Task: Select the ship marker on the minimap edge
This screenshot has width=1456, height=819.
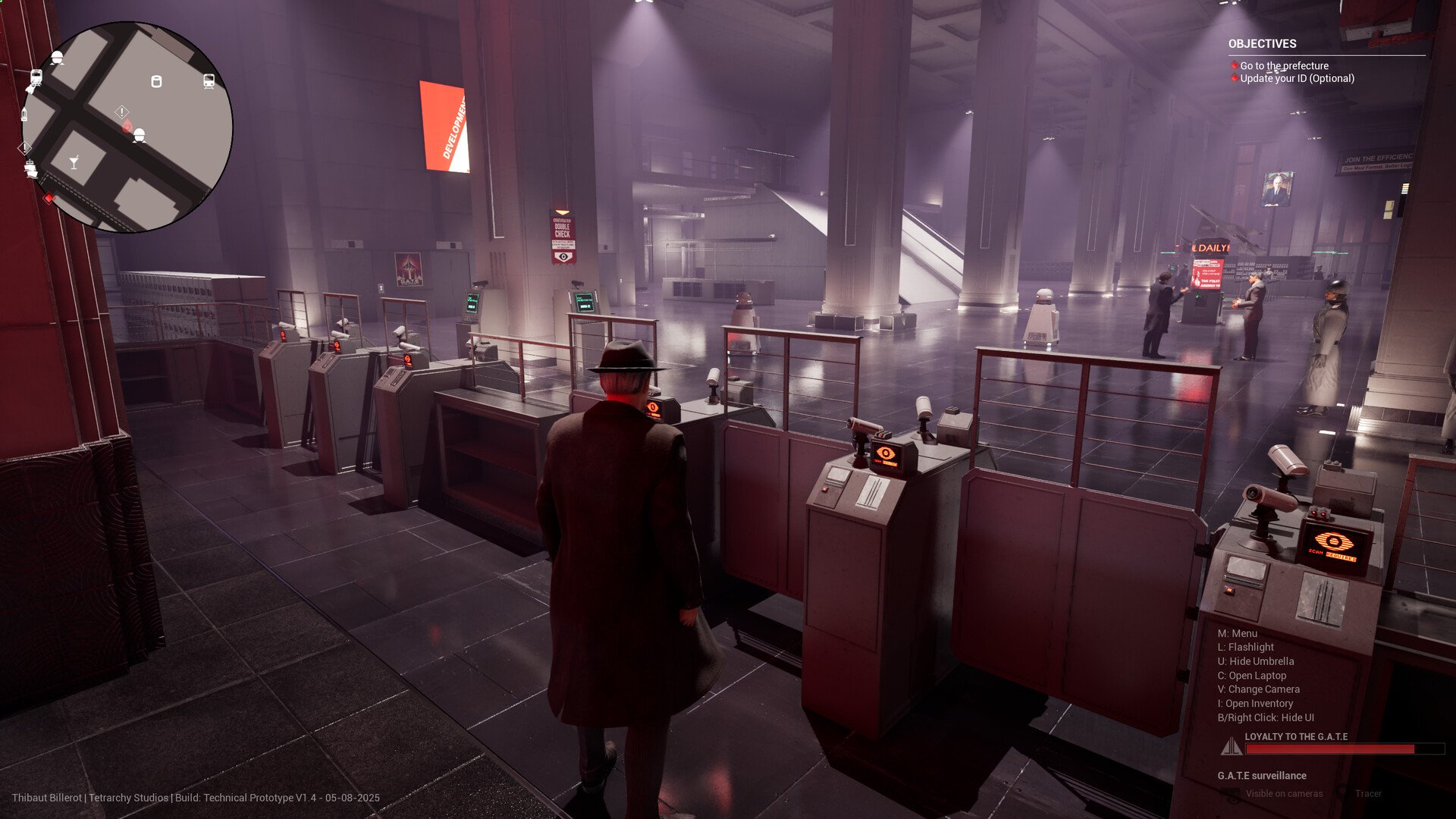Action: [31, 168]
